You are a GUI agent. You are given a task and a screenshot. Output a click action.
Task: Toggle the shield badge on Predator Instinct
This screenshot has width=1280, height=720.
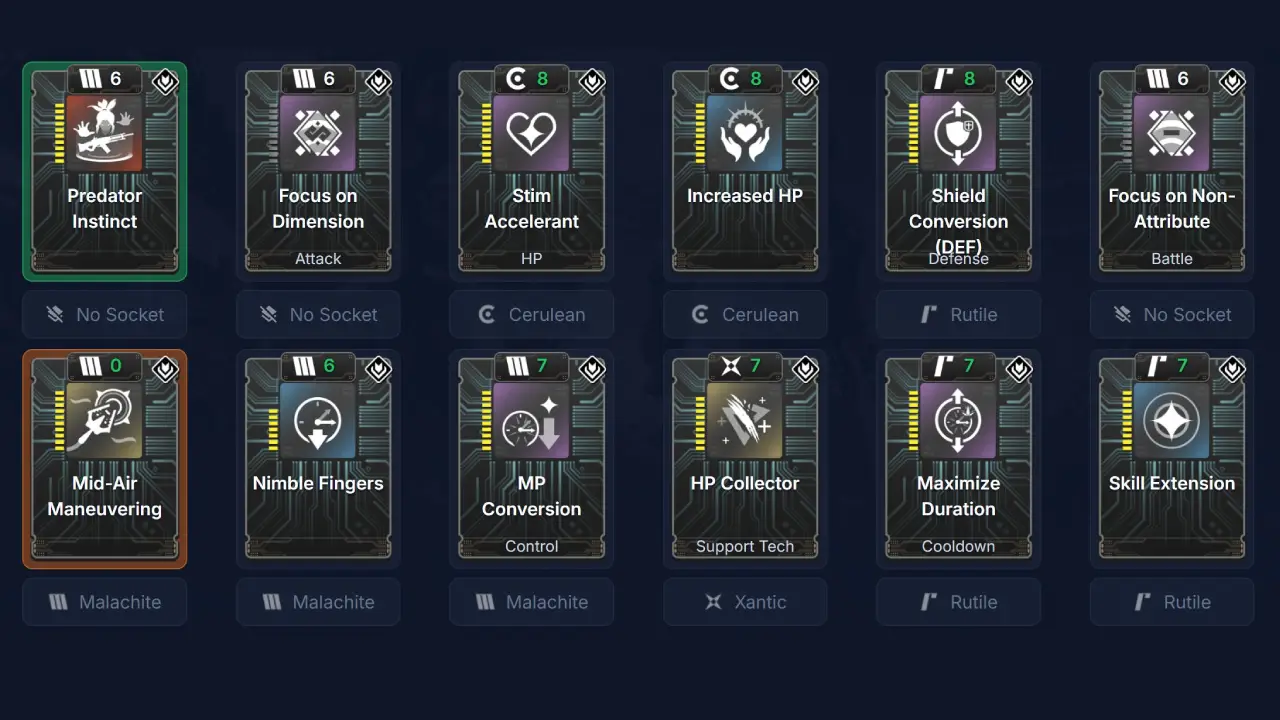pyautogui.click(x=165, y=83)
